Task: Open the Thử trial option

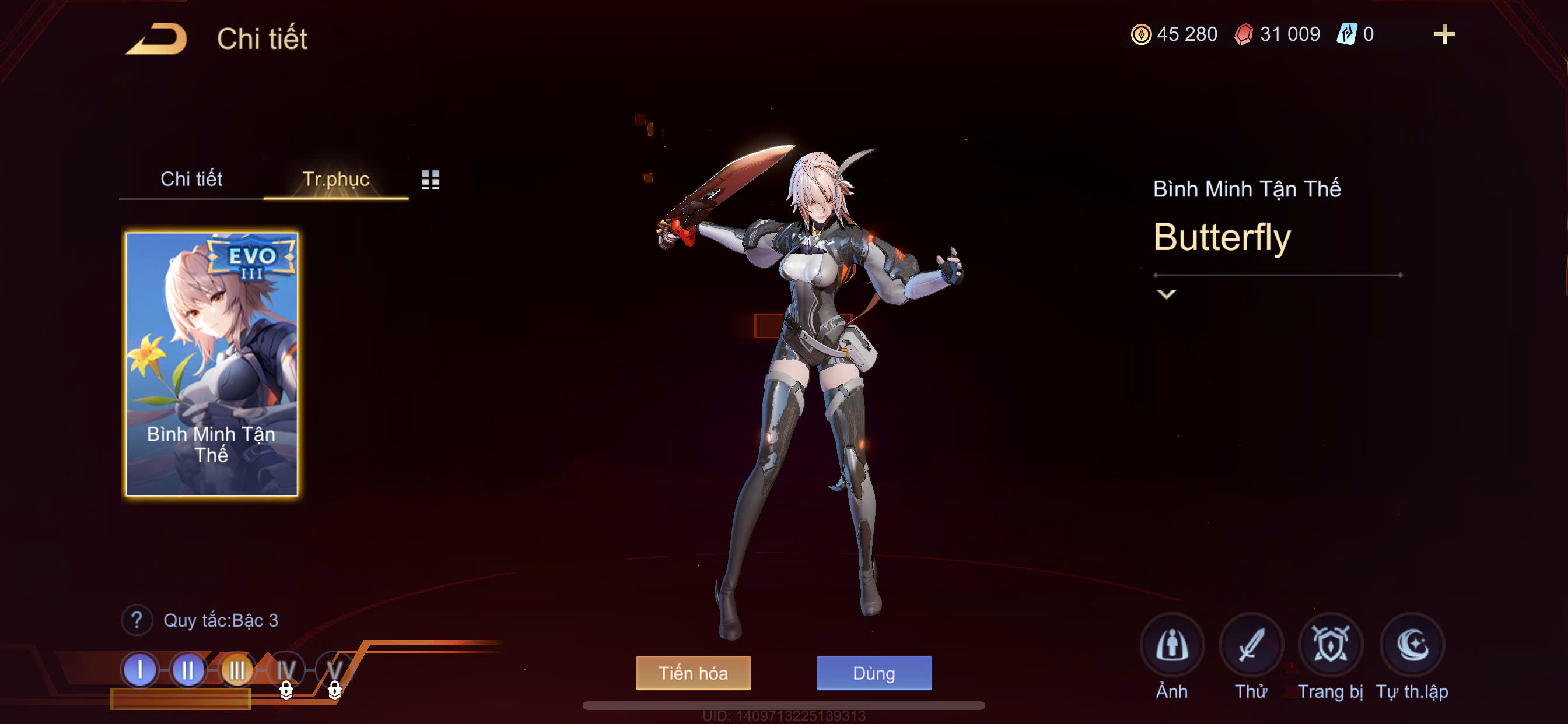Action: [x=1251, y=645]
